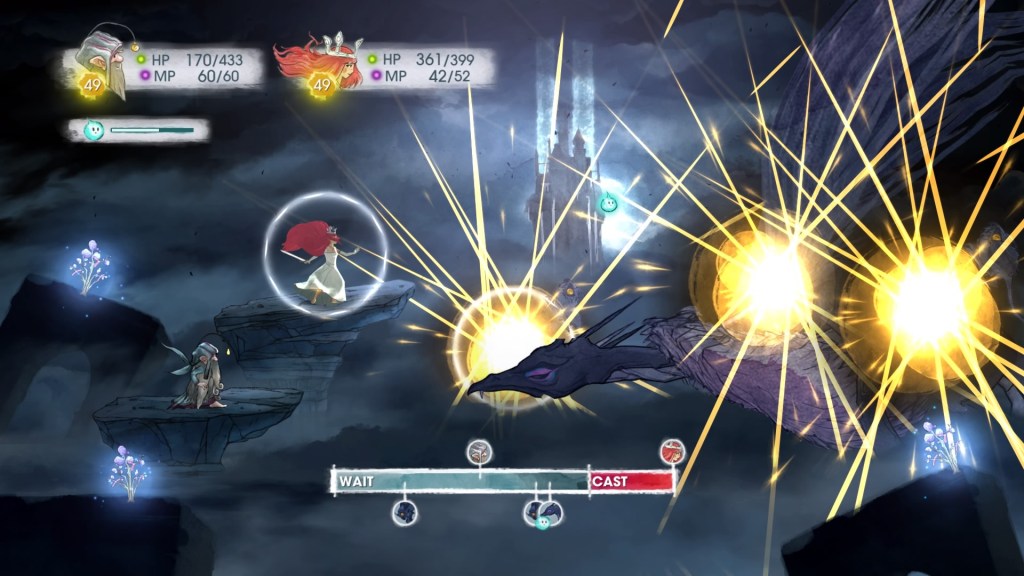This screenshot has height=576, width=1024.
Task: Click the gnome's marker above the wait bar
Action: 480,451
